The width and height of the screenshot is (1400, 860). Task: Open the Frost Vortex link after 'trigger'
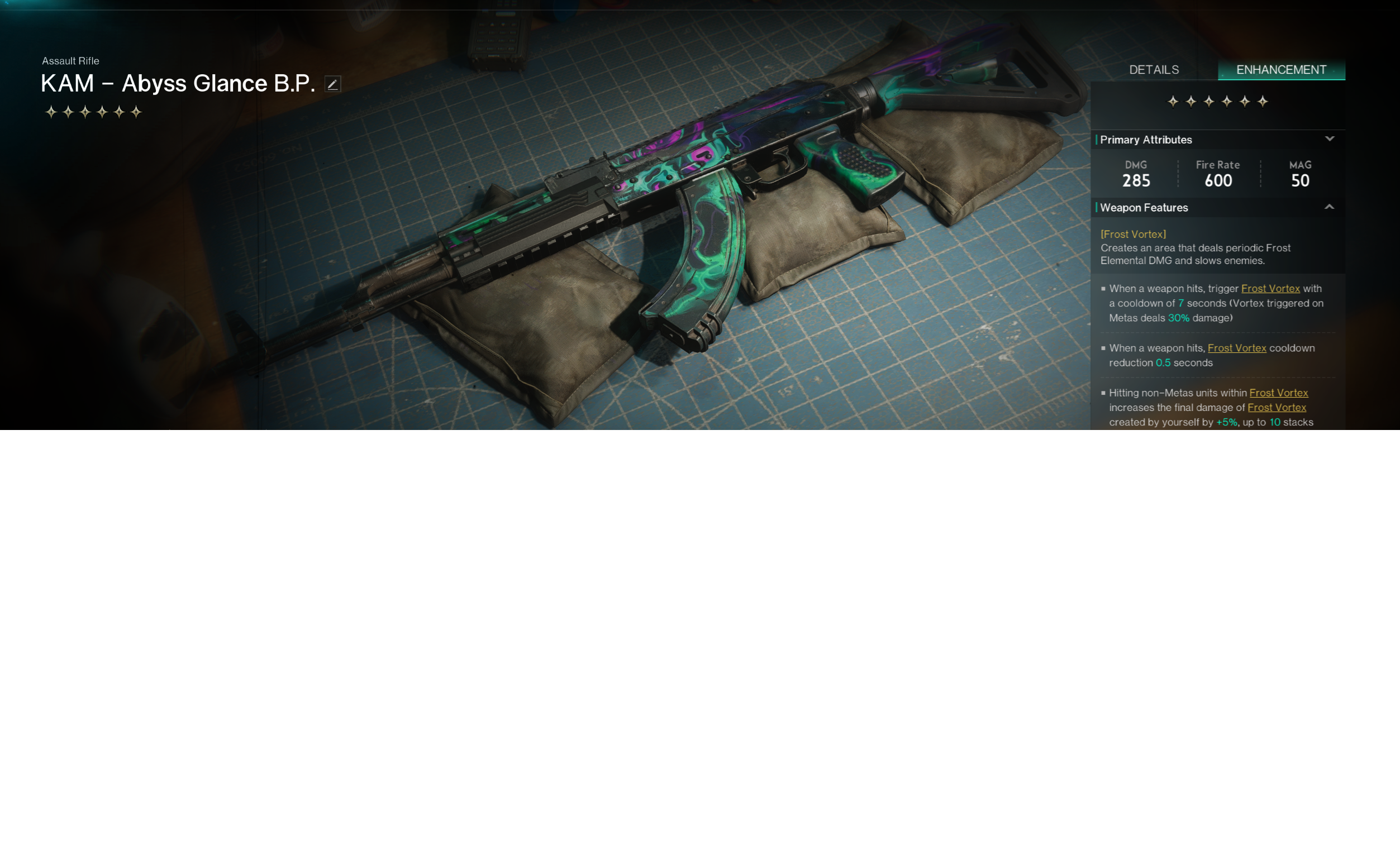point(1270,288)
